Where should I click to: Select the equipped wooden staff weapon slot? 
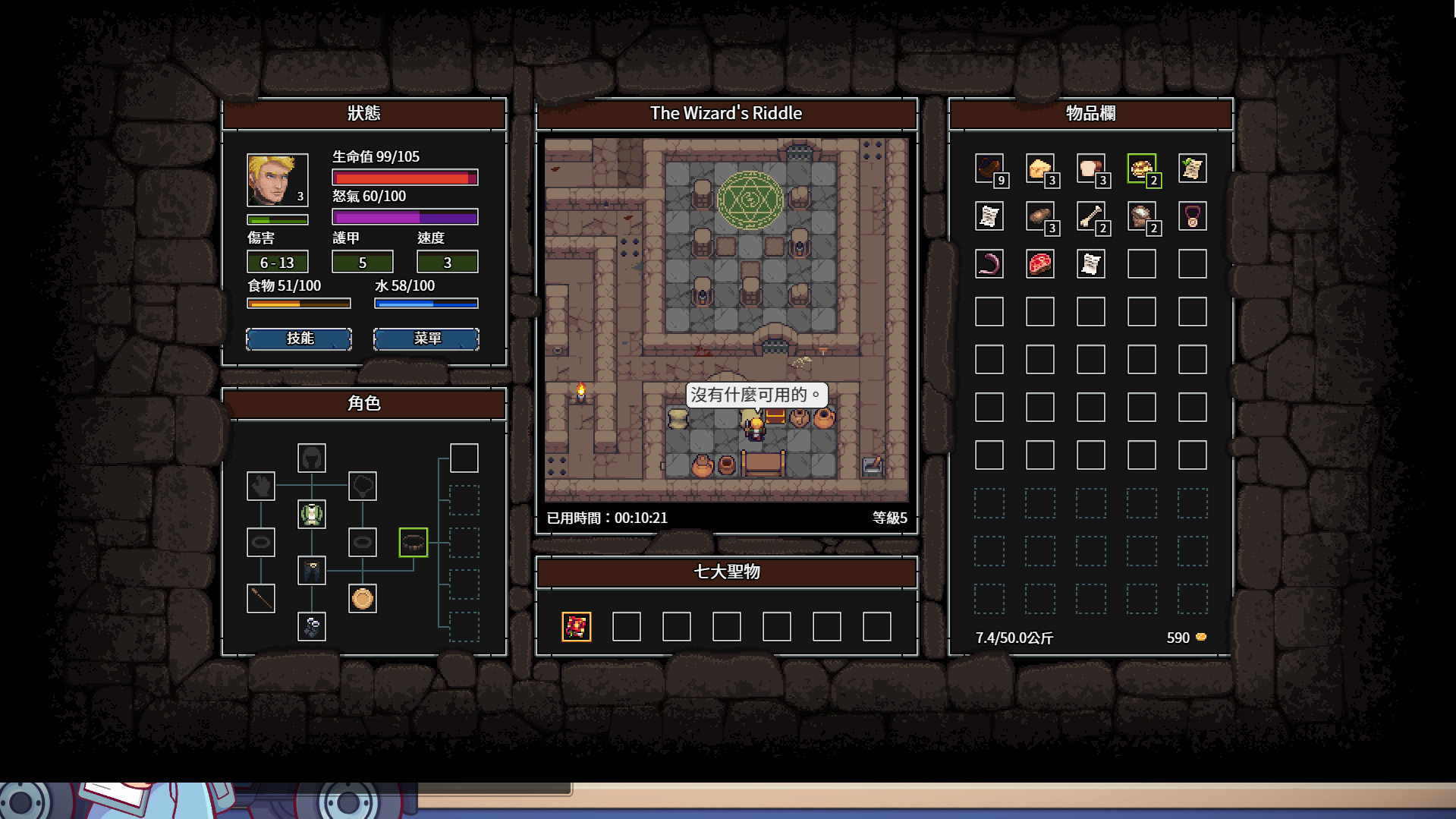tap(260, 598)
